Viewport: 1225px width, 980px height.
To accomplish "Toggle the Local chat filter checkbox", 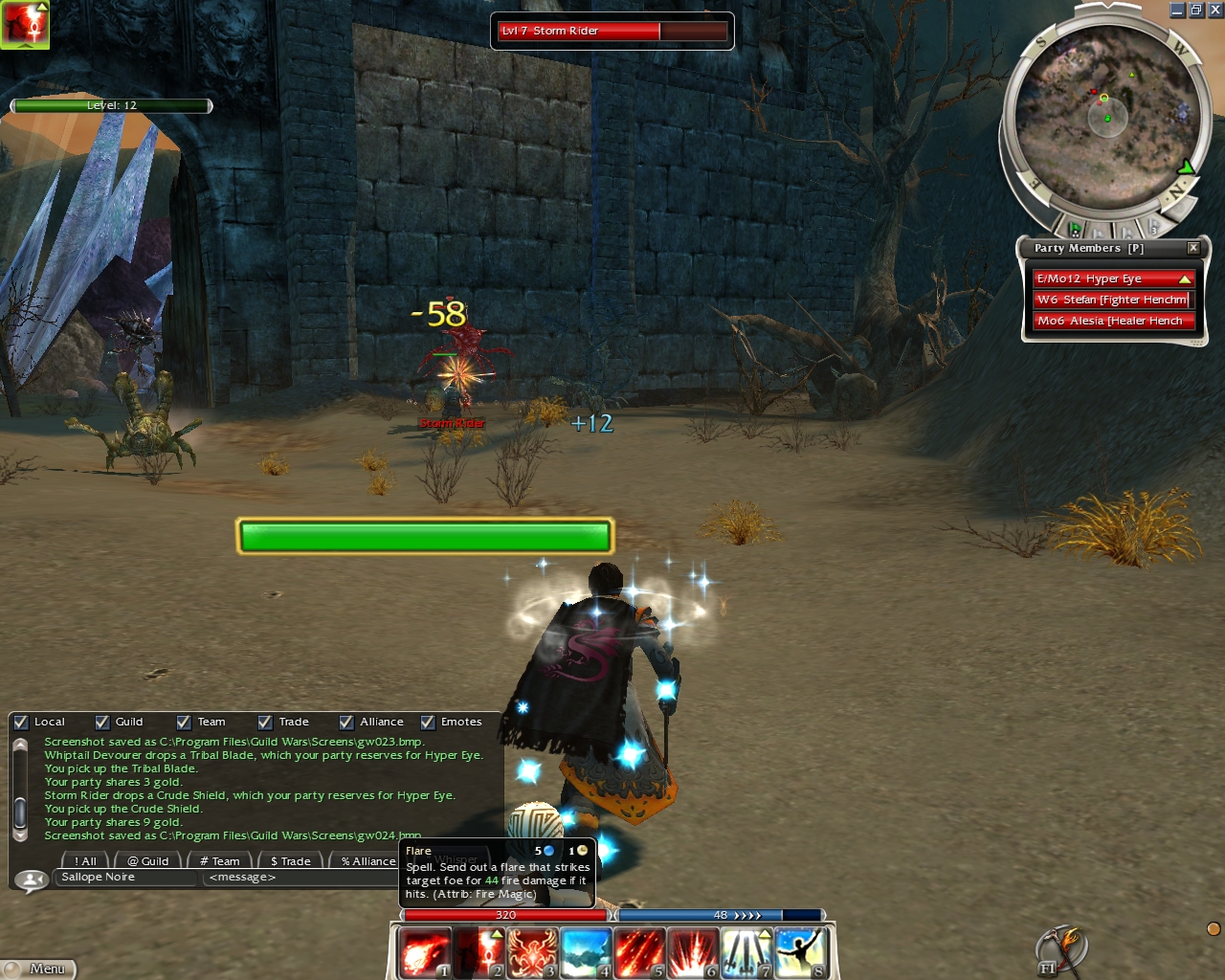I will pyautogui.click(x=21, y=723).
